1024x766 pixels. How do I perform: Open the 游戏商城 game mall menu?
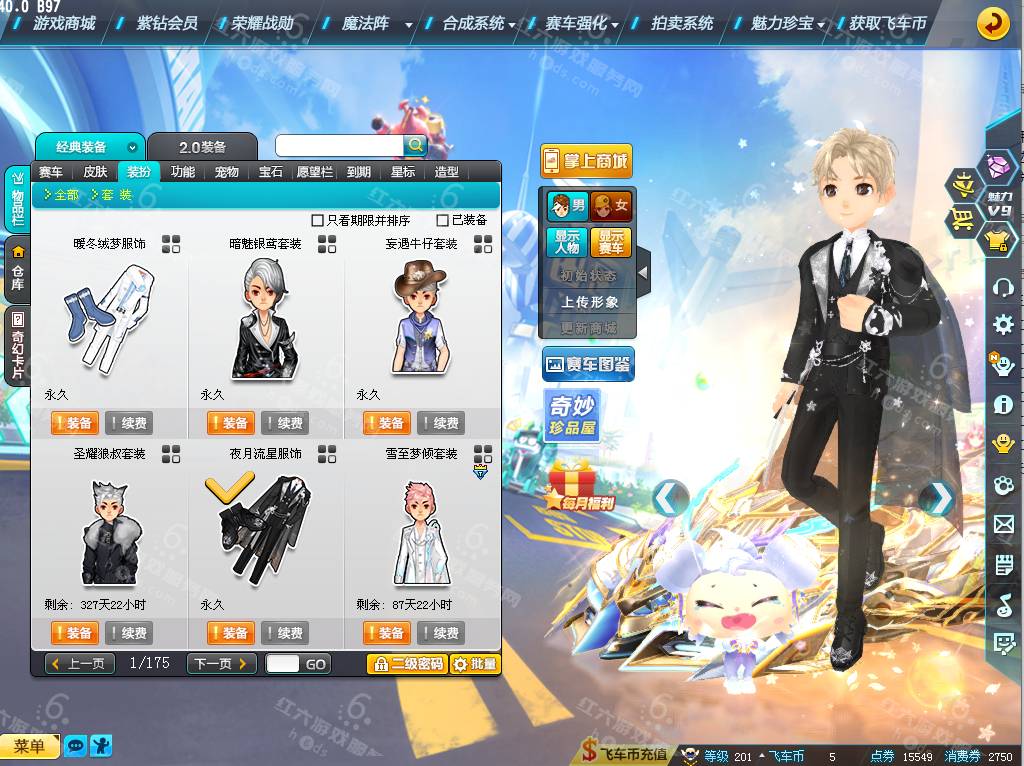click(x=64, y=22)
